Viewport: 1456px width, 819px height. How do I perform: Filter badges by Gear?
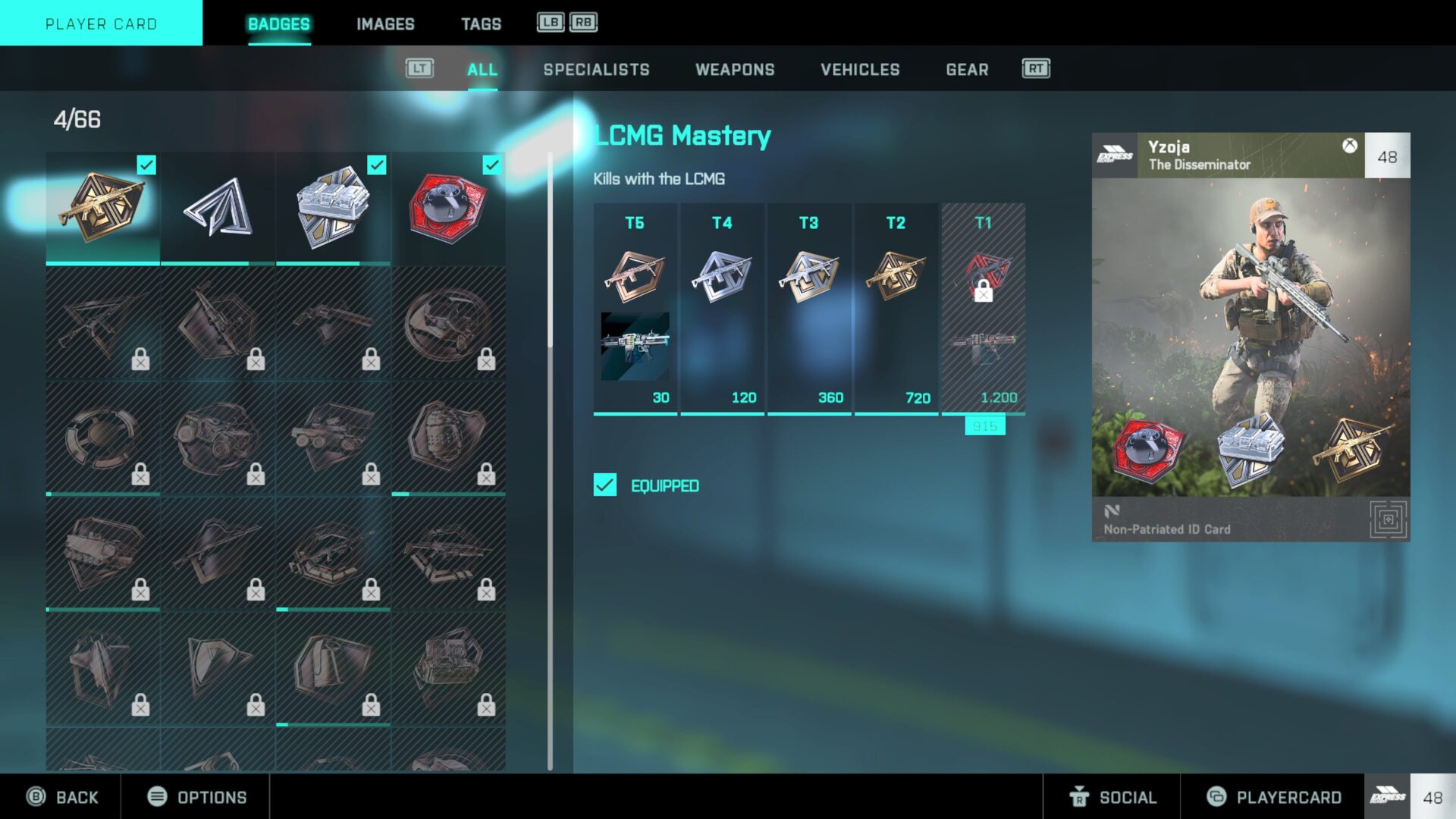coord(967,70)
